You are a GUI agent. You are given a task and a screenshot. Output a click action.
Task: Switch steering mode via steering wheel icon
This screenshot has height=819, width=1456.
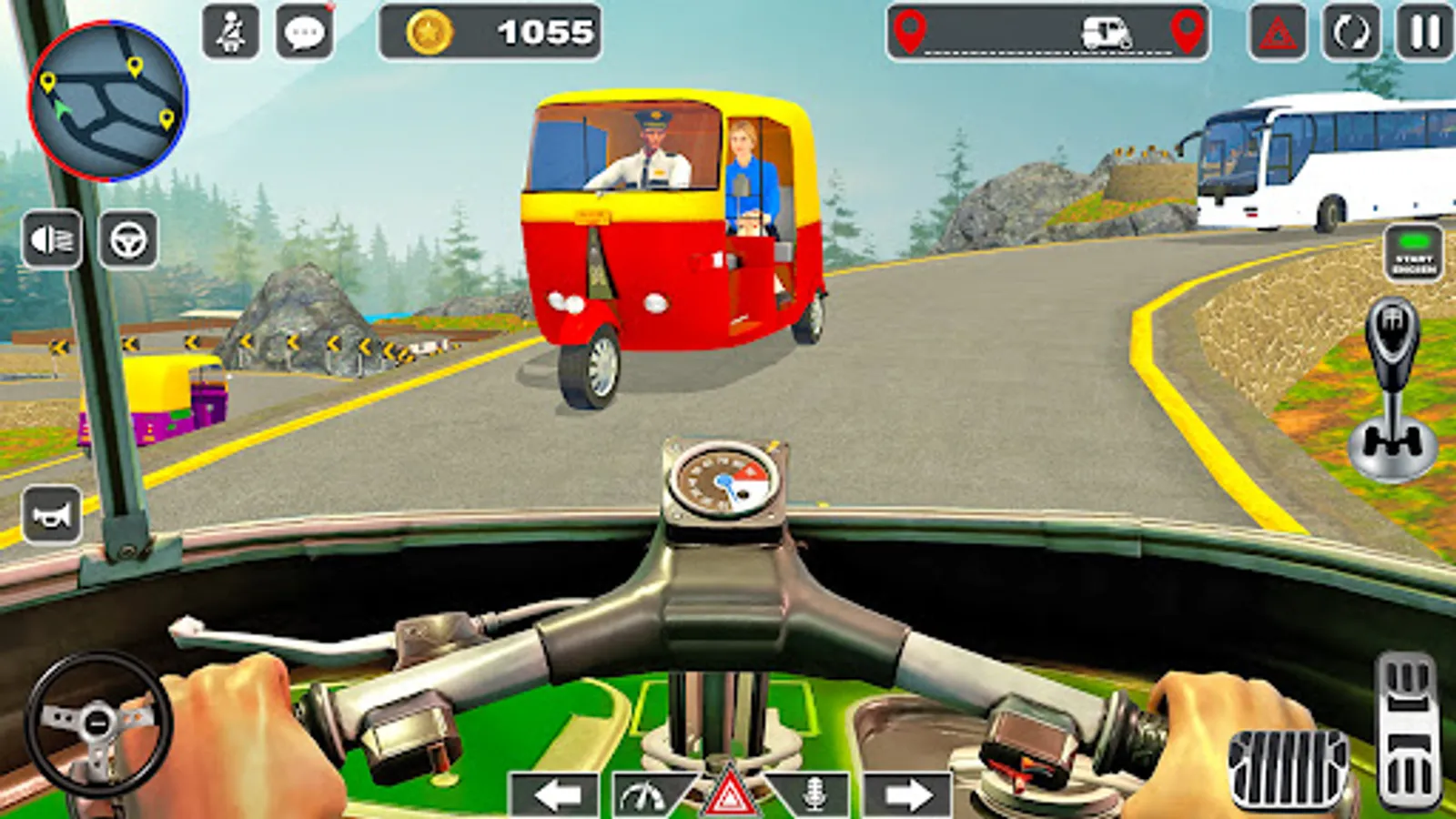(x=128, y=240)
